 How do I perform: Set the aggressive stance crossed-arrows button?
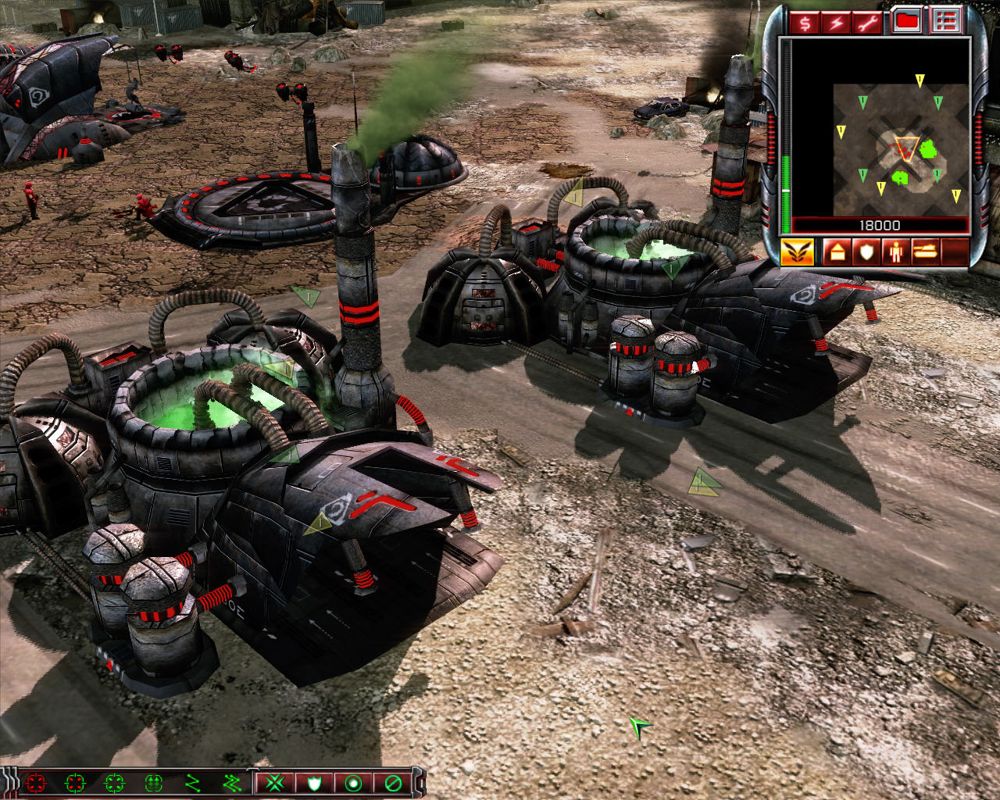click(273, 783)
